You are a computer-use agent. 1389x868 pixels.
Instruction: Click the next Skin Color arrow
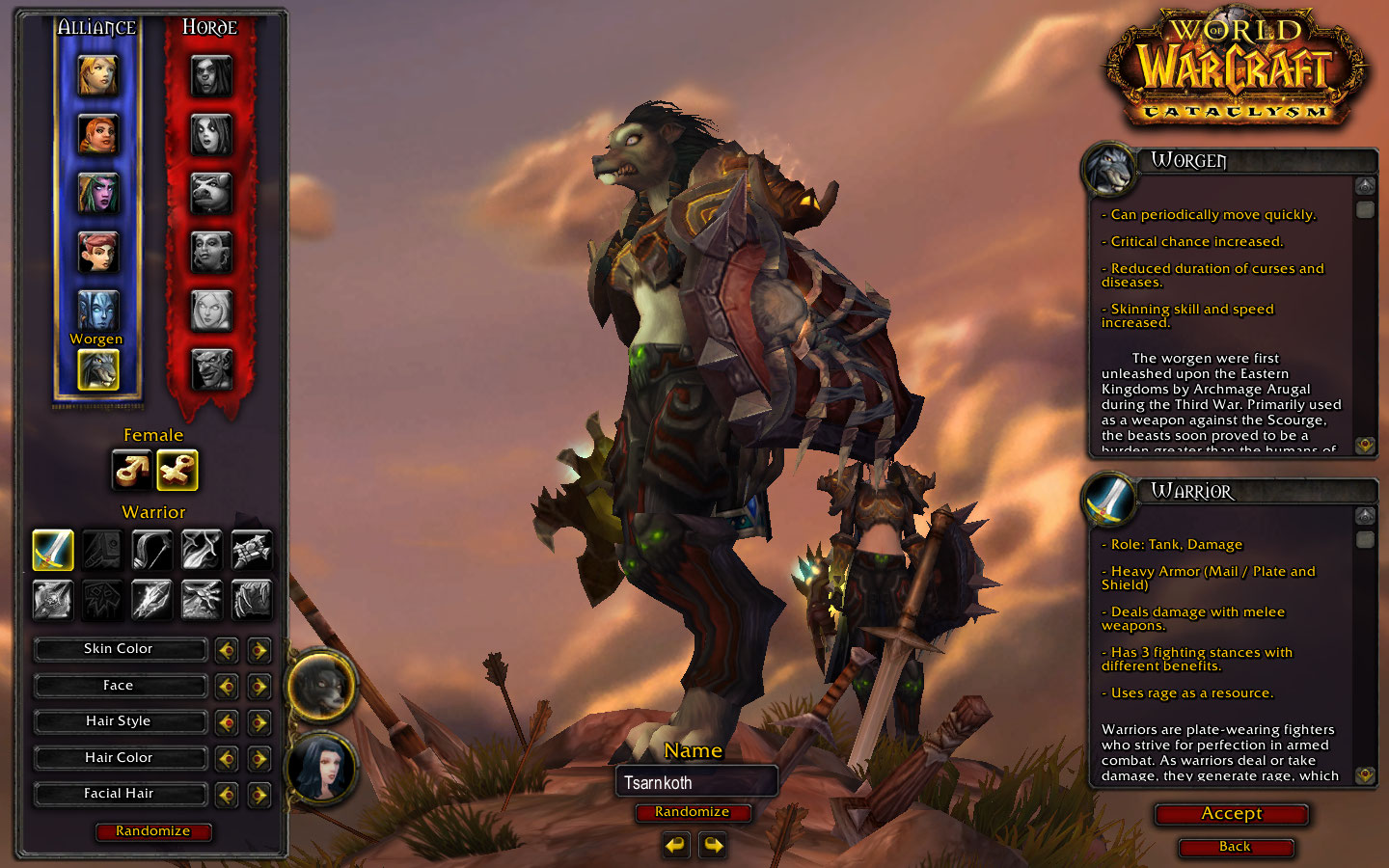pos(259,650)
